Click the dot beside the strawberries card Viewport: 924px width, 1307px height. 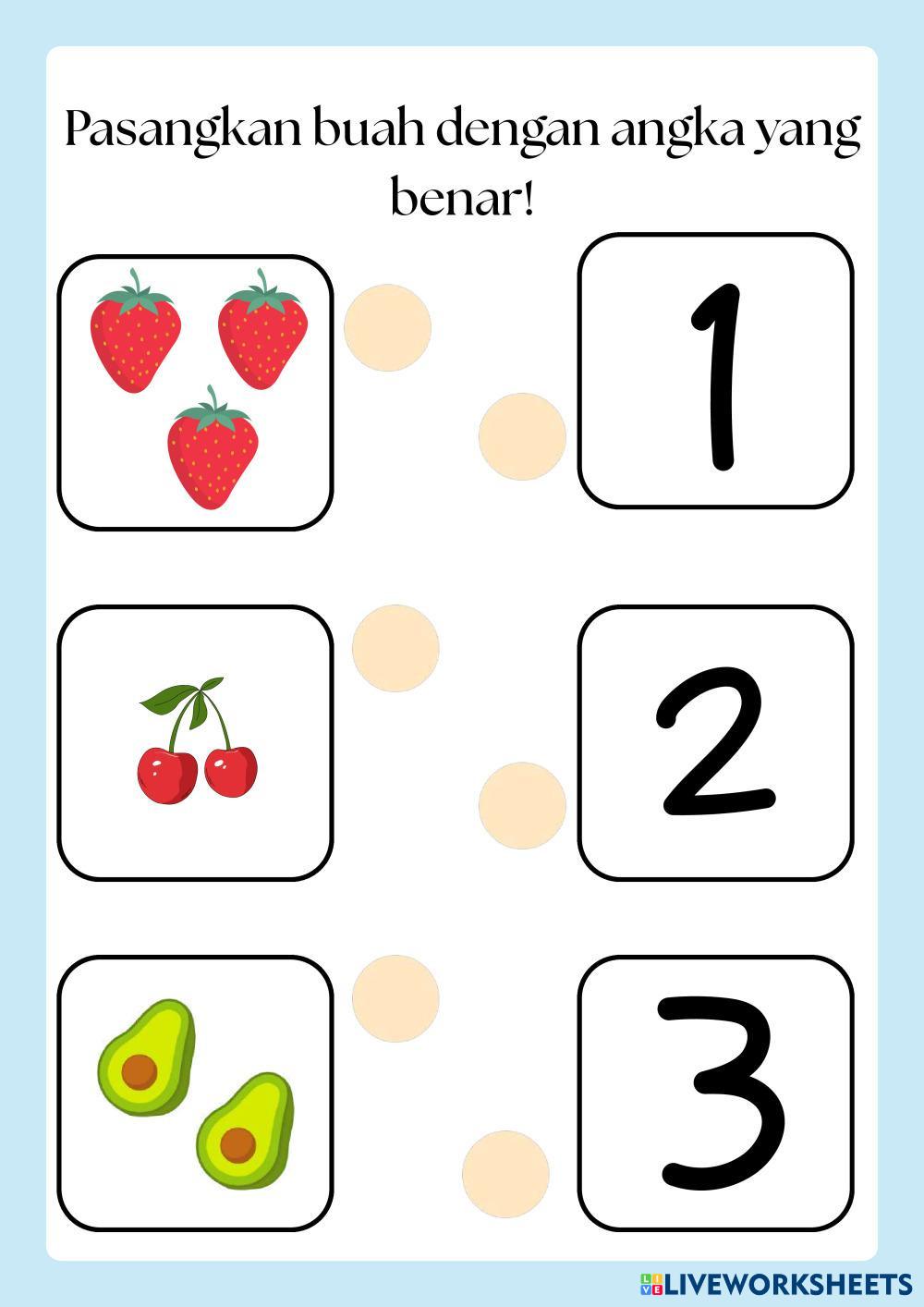pyautogui.click(x=387, y=327)
